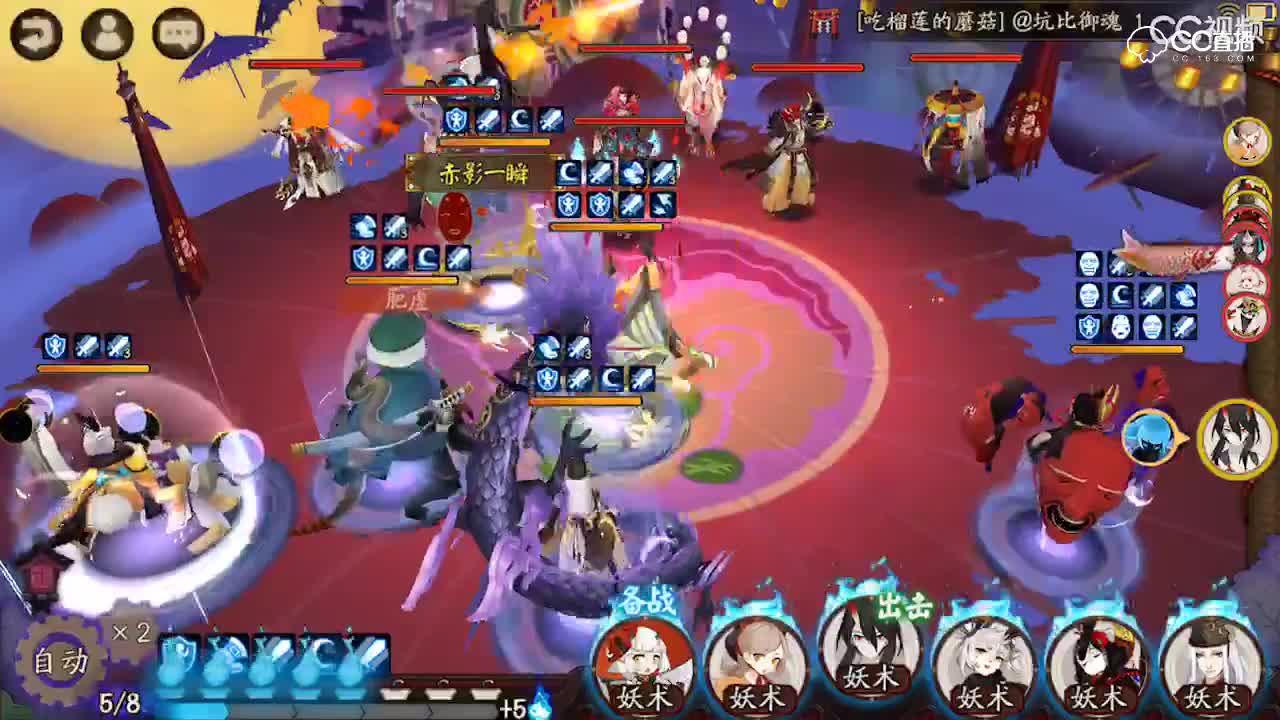
Task: Click the blue cat shikigami icon near bottom-right
Action: [x=1147, y=437]
